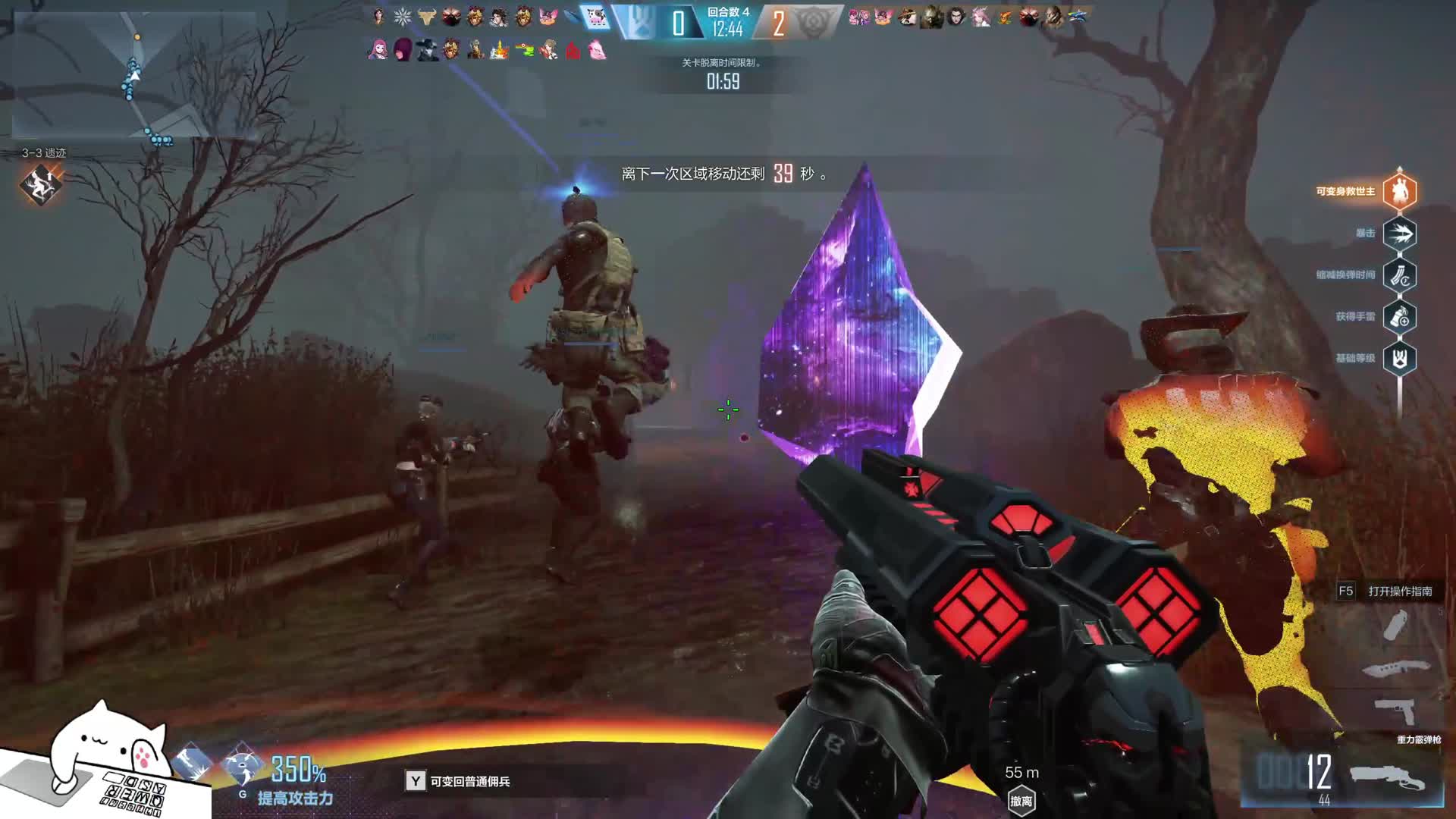Image resolution: width=1456 pixels, height=819 pixels.
Task: Select the 暴击 arrow upgrade icon
Action: [x=1399, y=234]
